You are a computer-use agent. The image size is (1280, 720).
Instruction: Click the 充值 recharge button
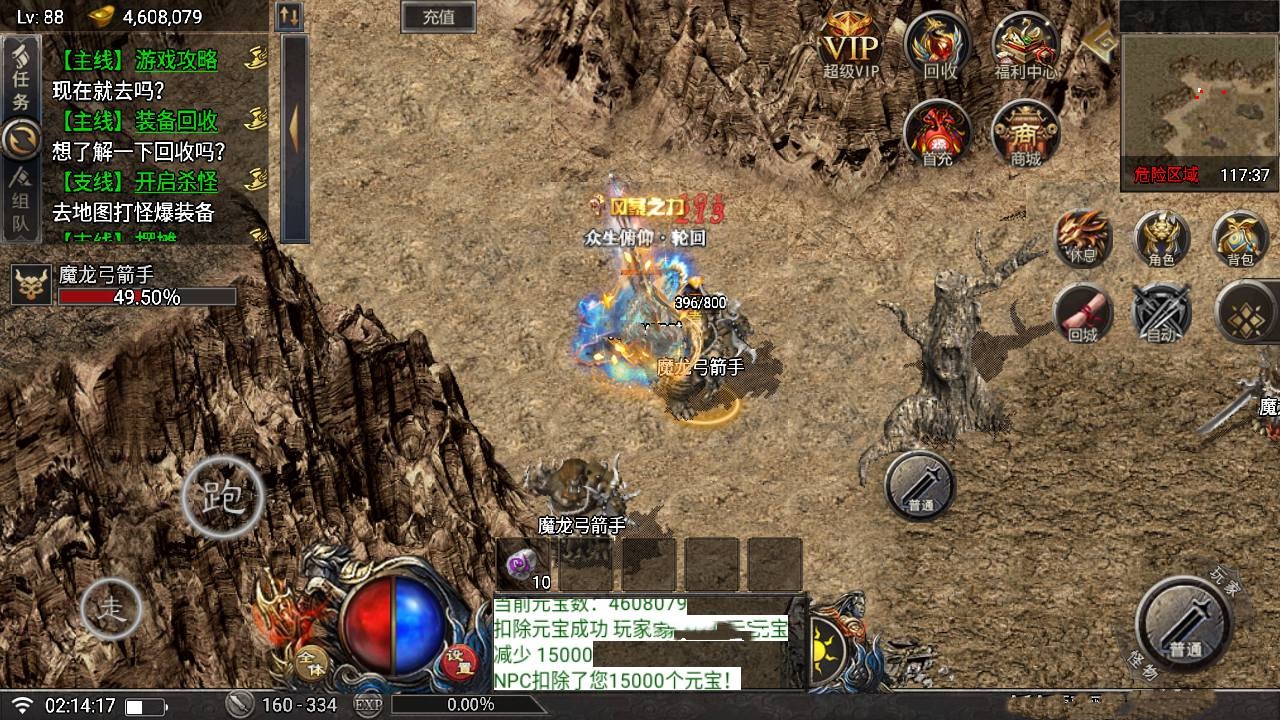(438, 16)
